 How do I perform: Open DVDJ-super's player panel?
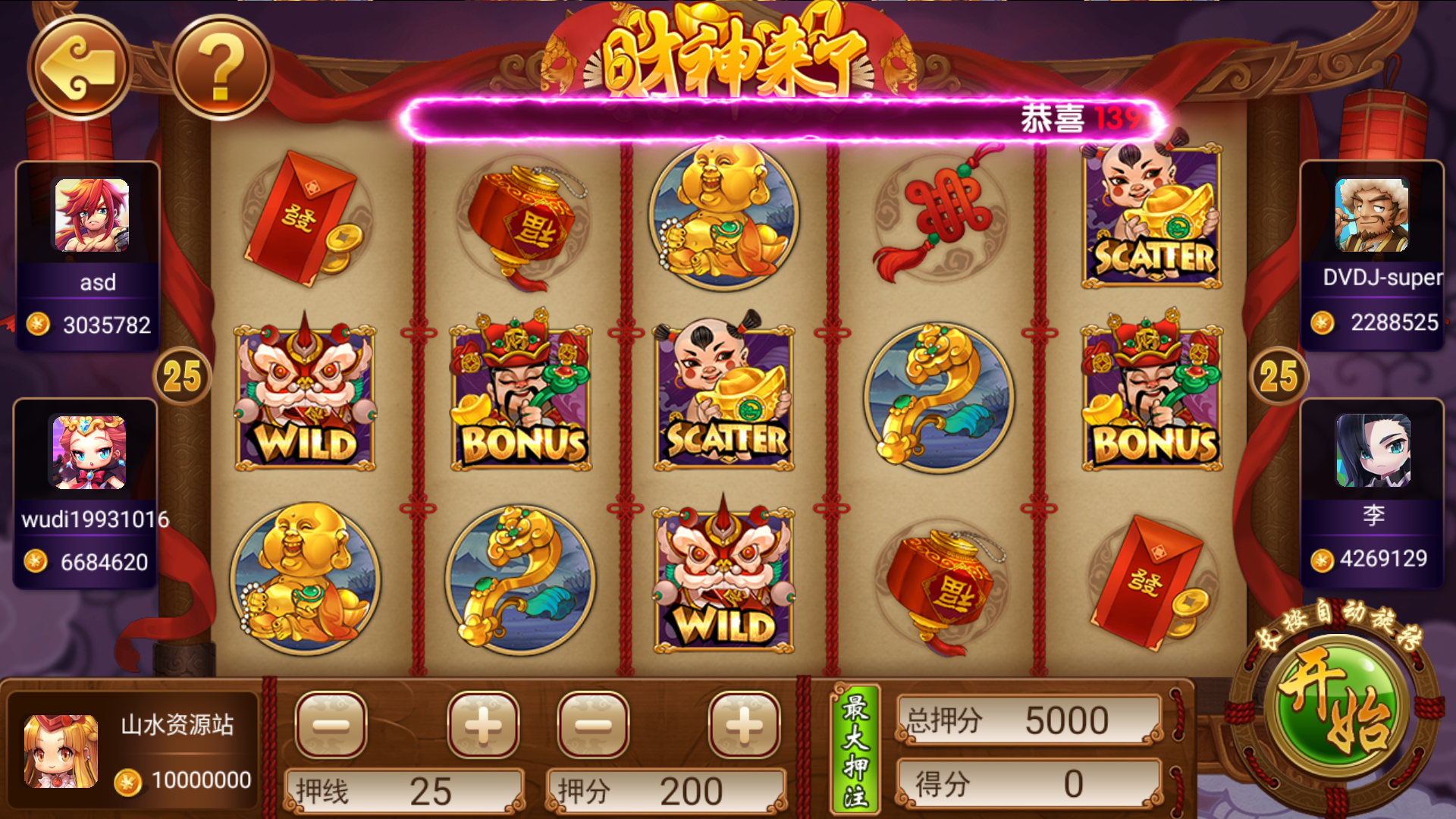tap(1372, 254)
